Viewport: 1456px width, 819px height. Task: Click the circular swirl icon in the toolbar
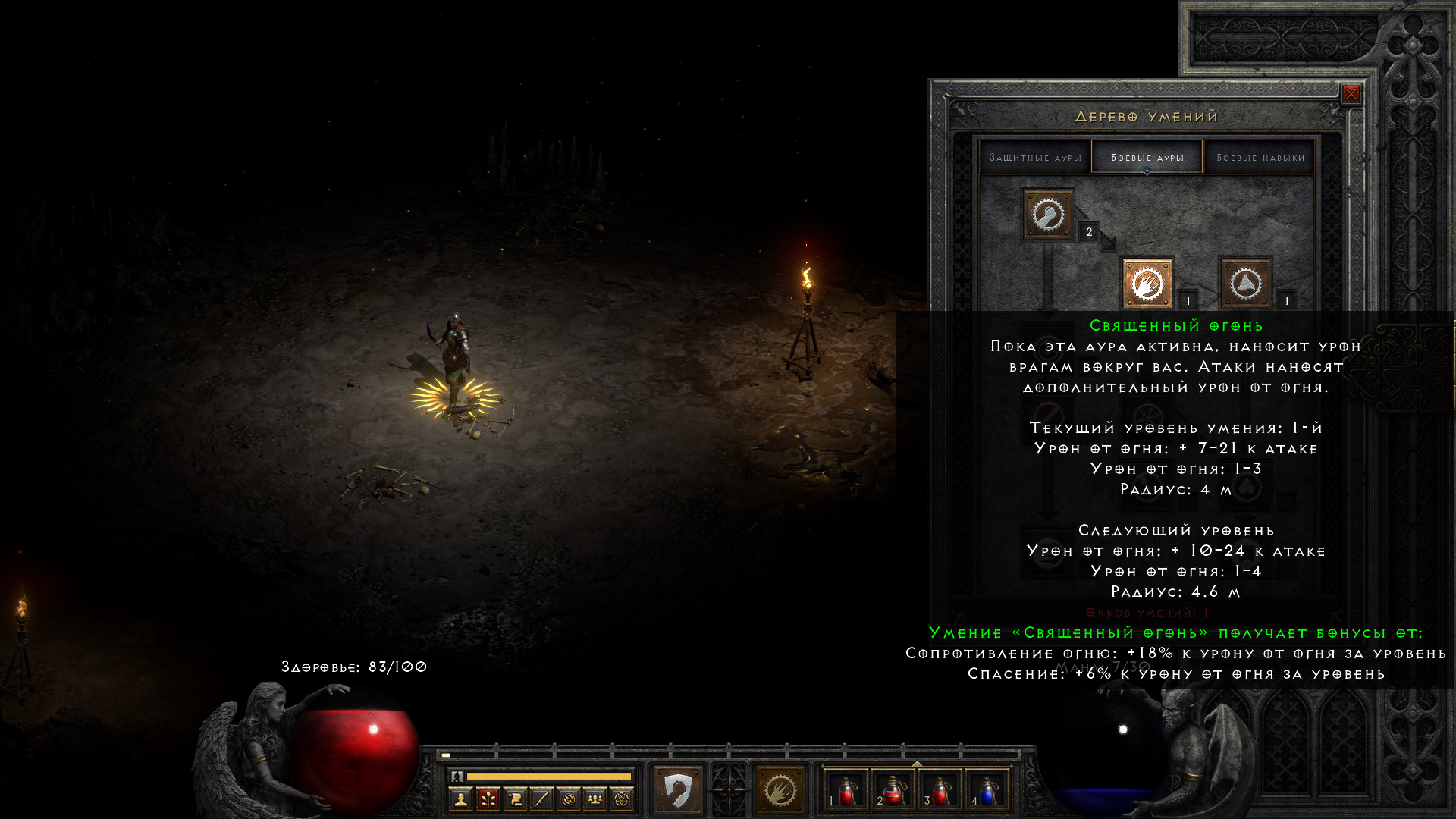569,799
